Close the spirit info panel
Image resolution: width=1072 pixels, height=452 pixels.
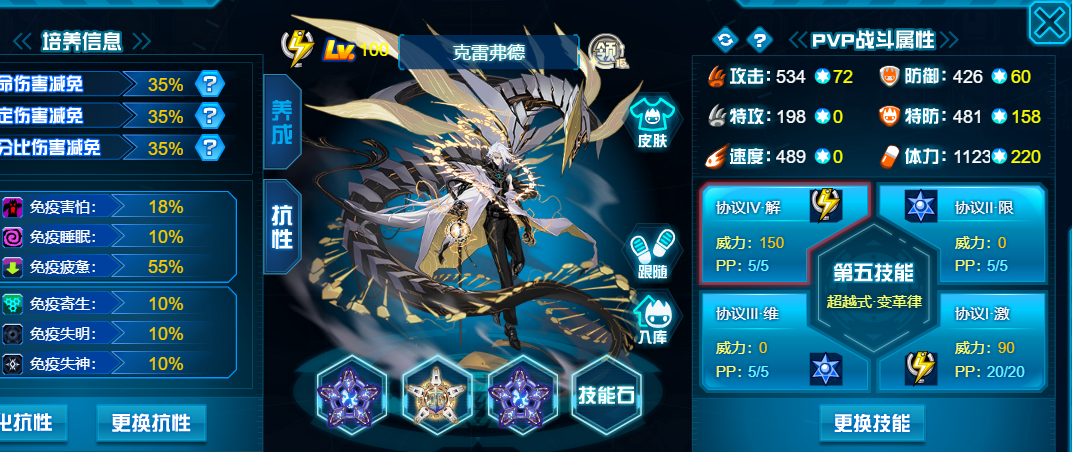pyautogui.click(x=1048, y=22)
